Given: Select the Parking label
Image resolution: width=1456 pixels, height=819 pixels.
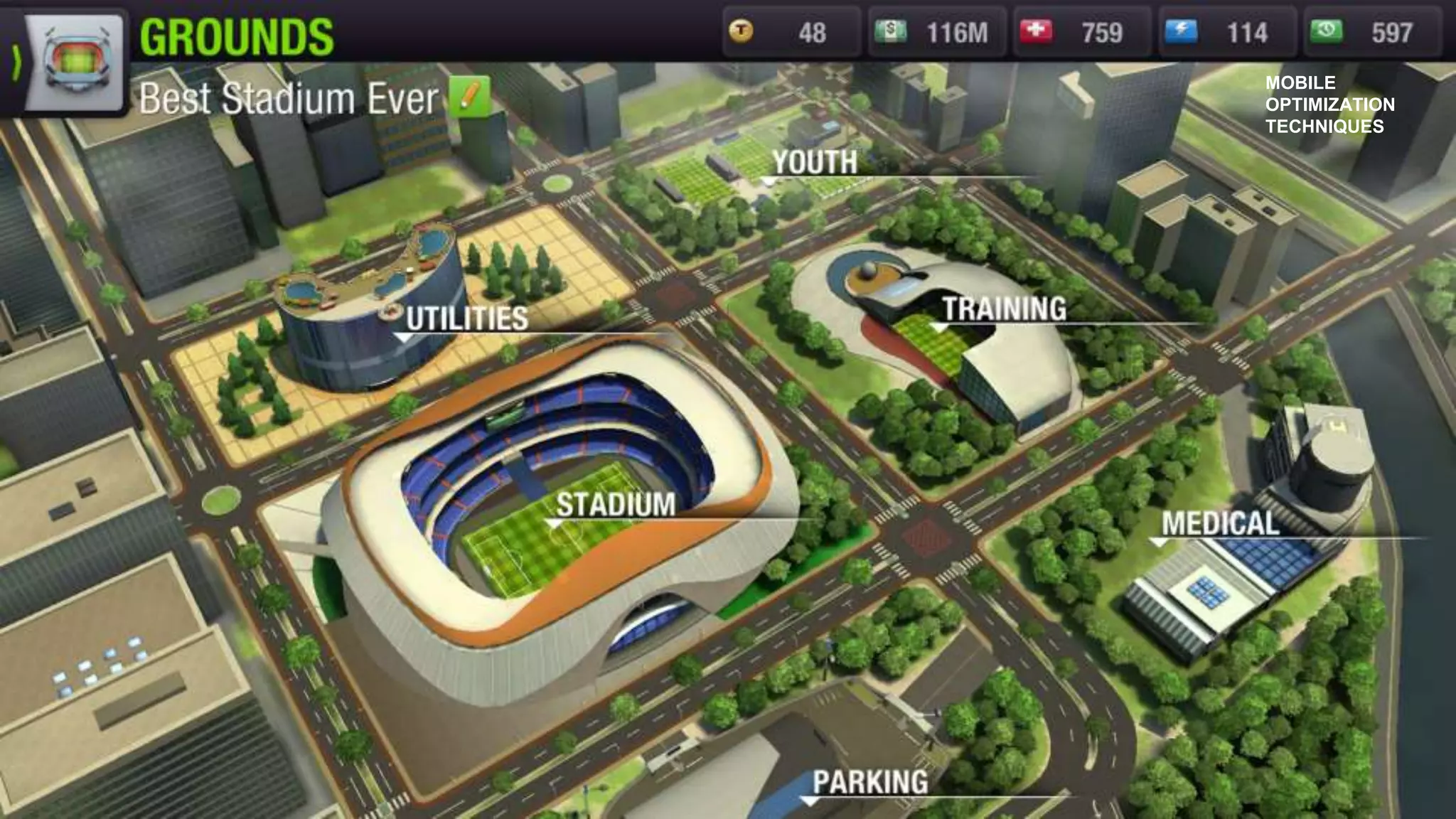Looking at the screenshot, I should [870, 782].
